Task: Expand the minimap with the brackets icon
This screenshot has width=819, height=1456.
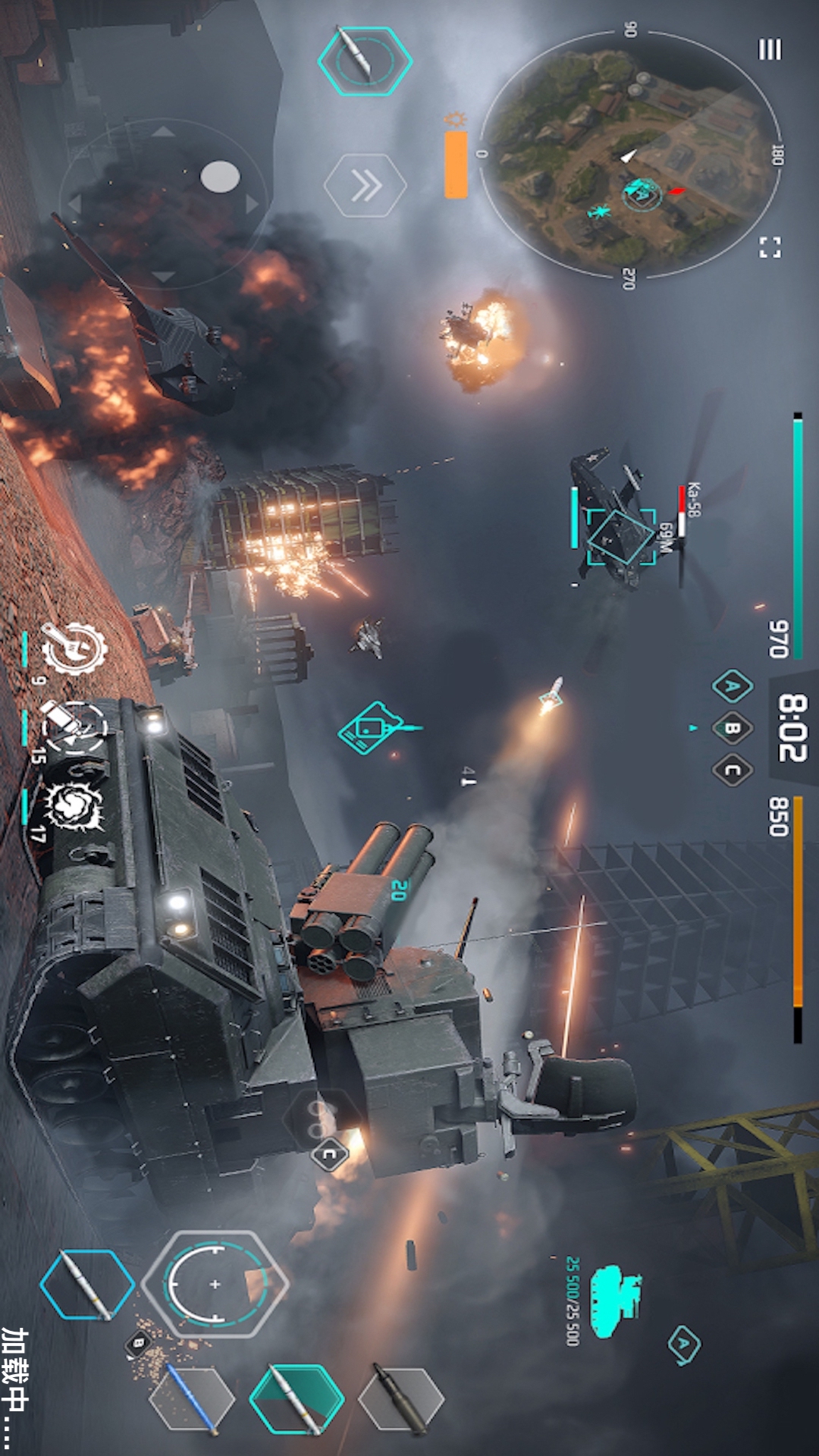Action: coord(770,247)
